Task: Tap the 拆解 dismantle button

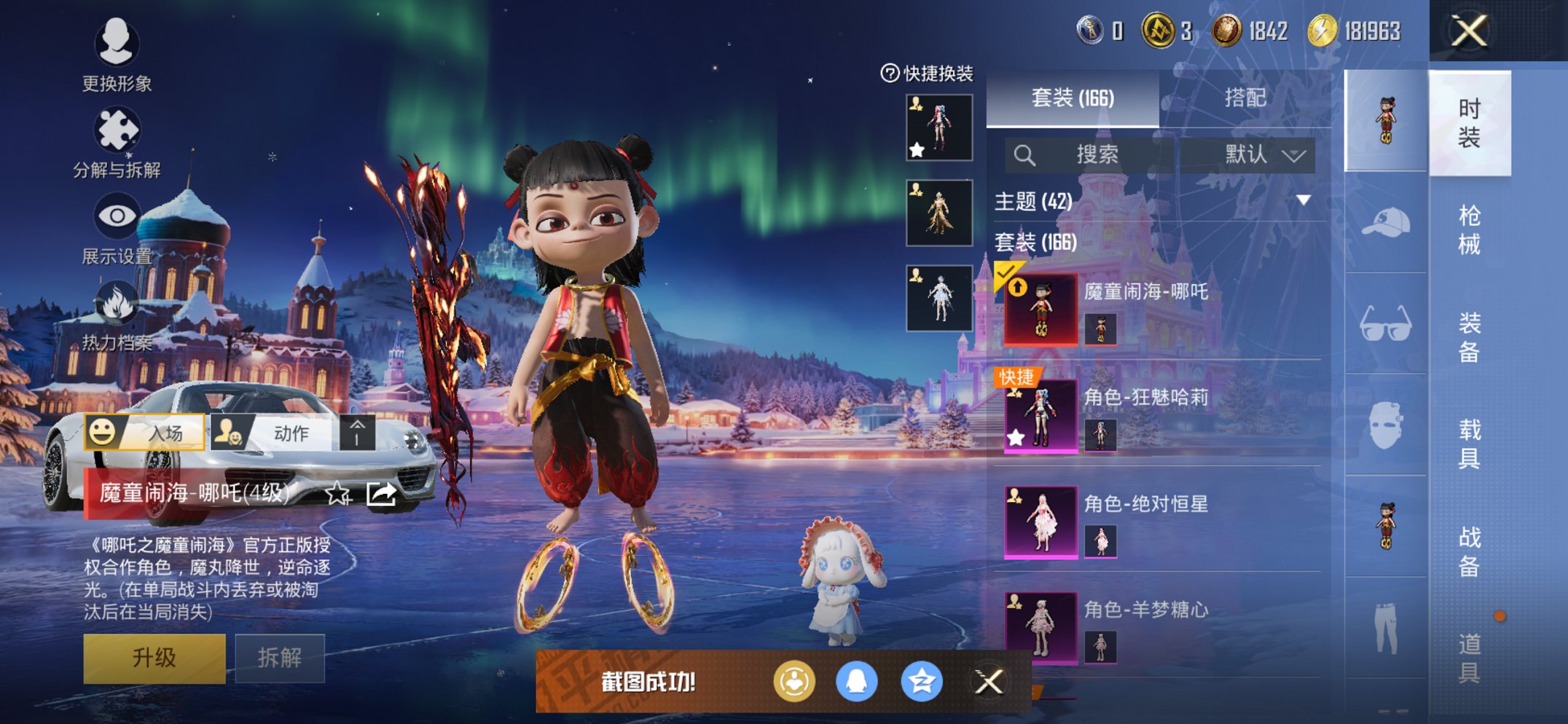Action: (x=280, y=658)
